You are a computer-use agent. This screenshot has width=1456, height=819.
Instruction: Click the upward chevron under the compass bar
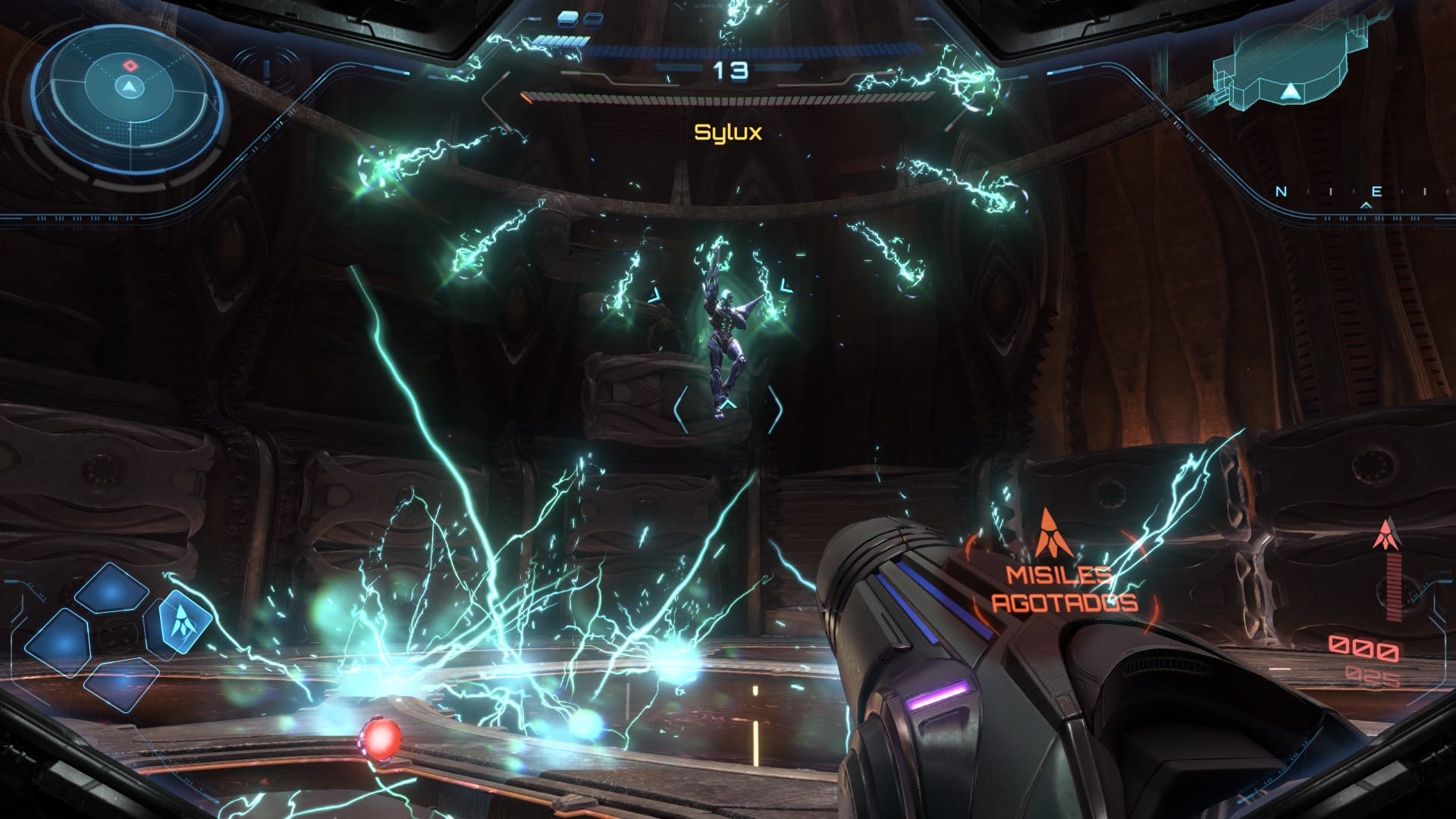click(x=1367, y=206)
